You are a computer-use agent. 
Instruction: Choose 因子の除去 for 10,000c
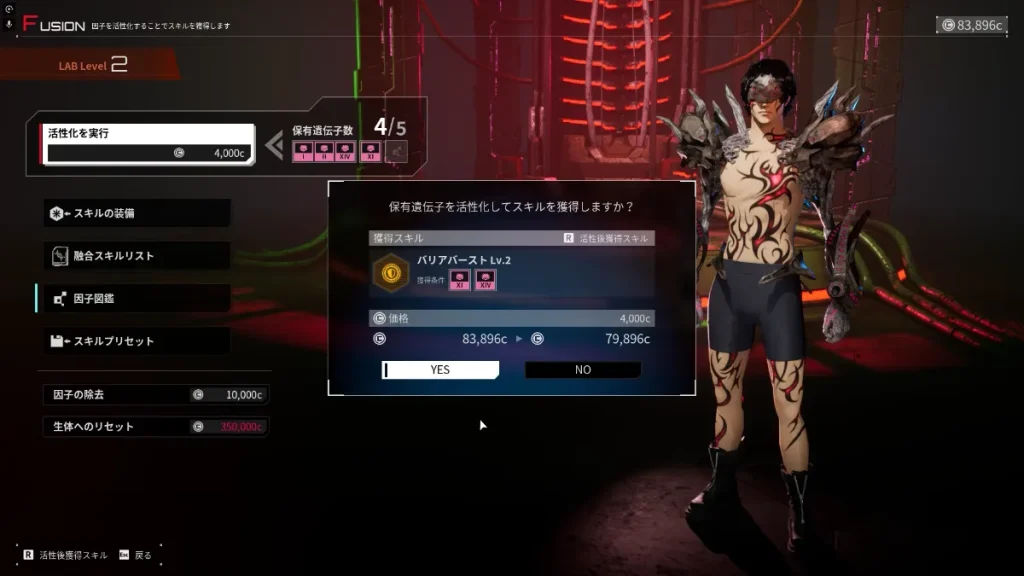coord(155,395)
